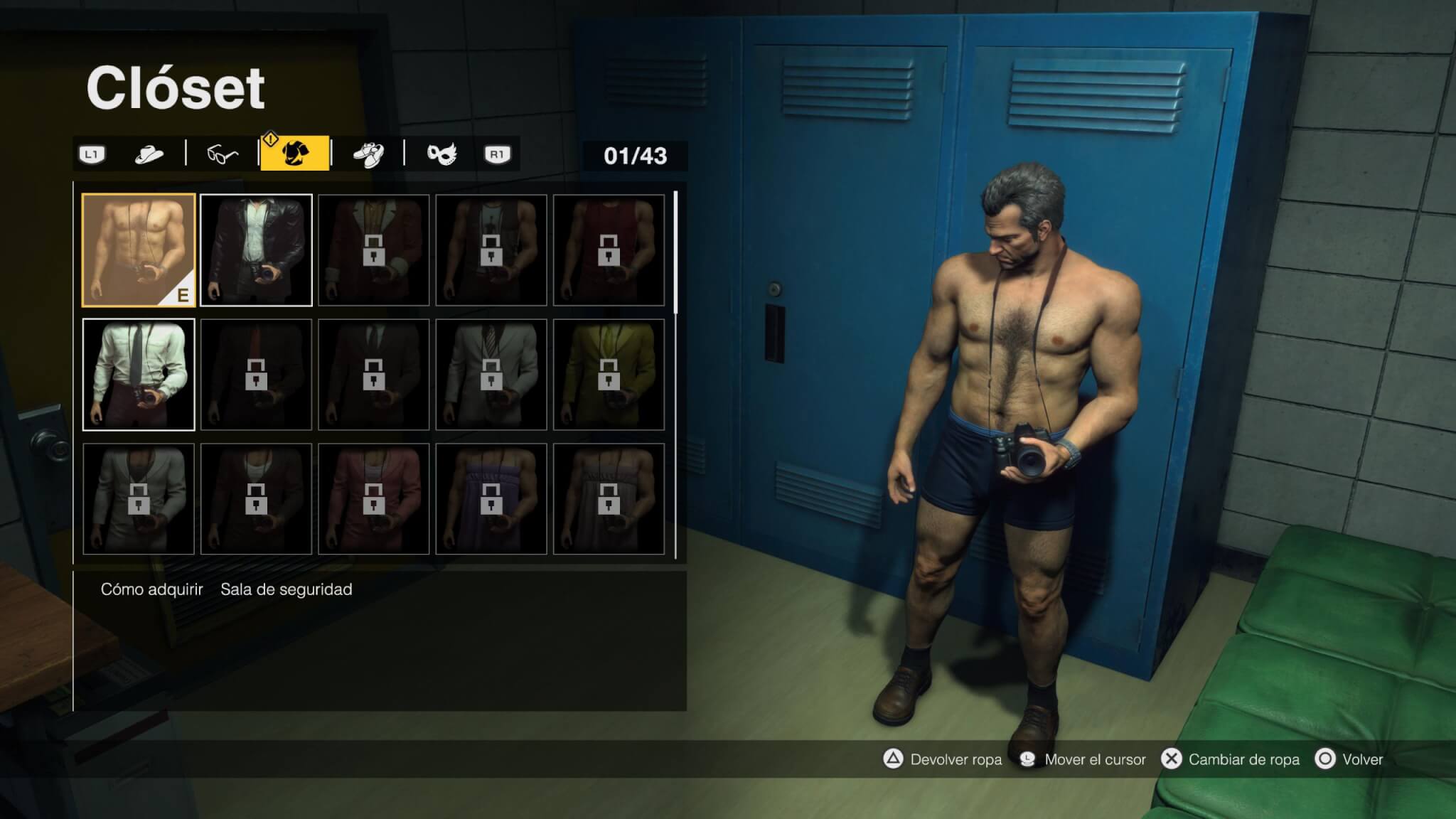Choose the black leather jacket outfit

coord(256,250)
